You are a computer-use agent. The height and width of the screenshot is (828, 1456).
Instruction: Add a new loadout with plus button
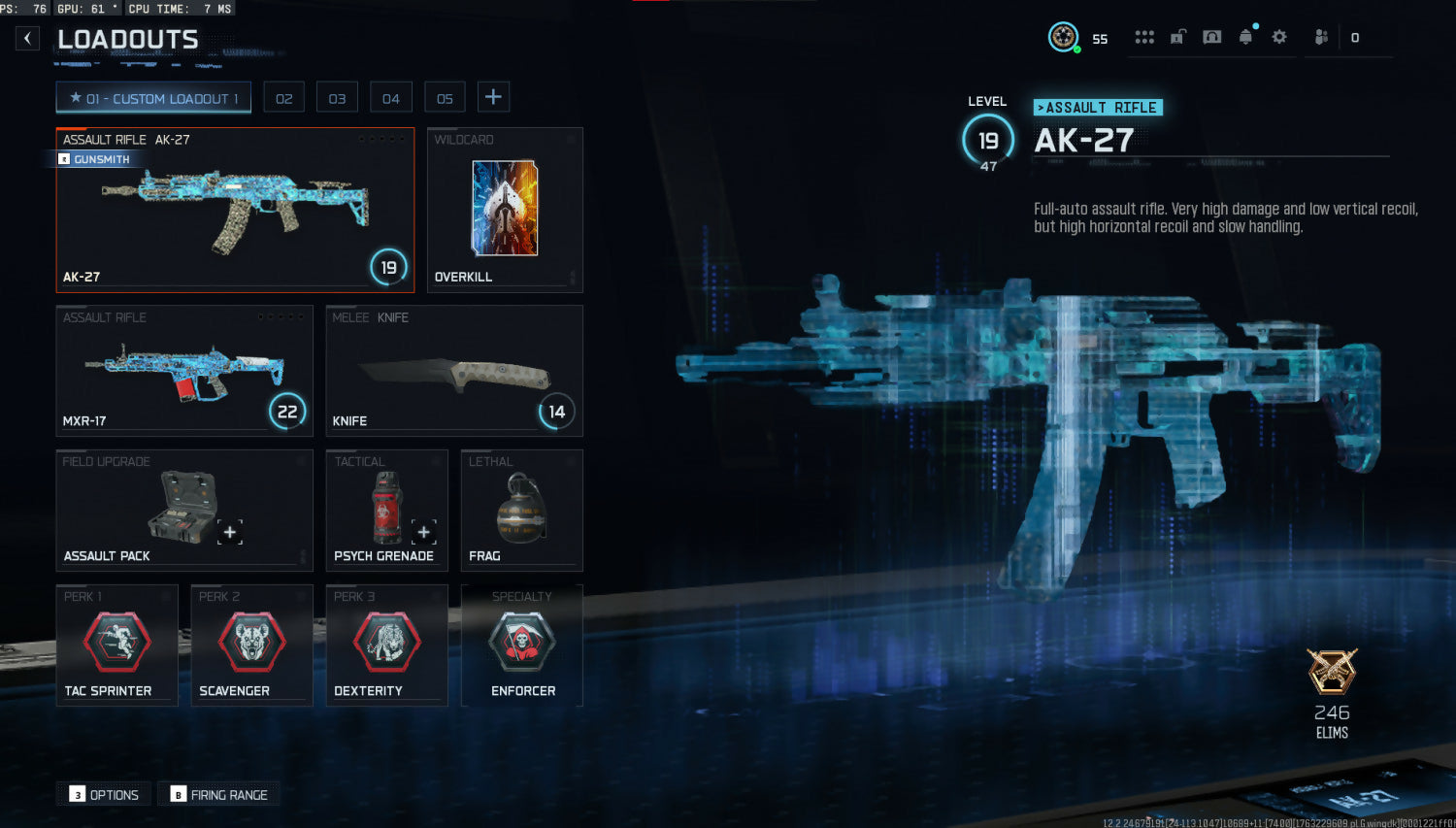493,97
